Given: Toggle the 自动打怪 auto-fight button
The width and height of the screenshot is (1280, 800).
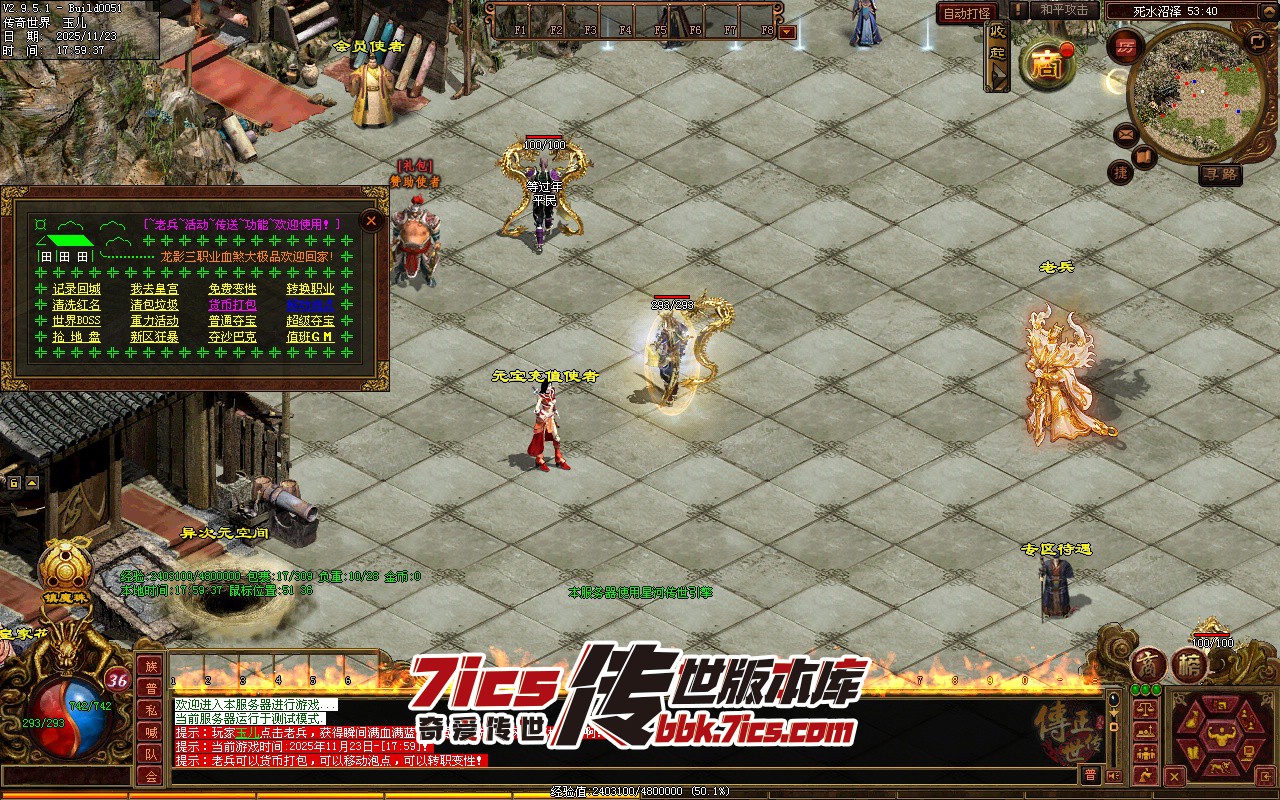Looking at the screenshot, I should click(x=967, y=13).
